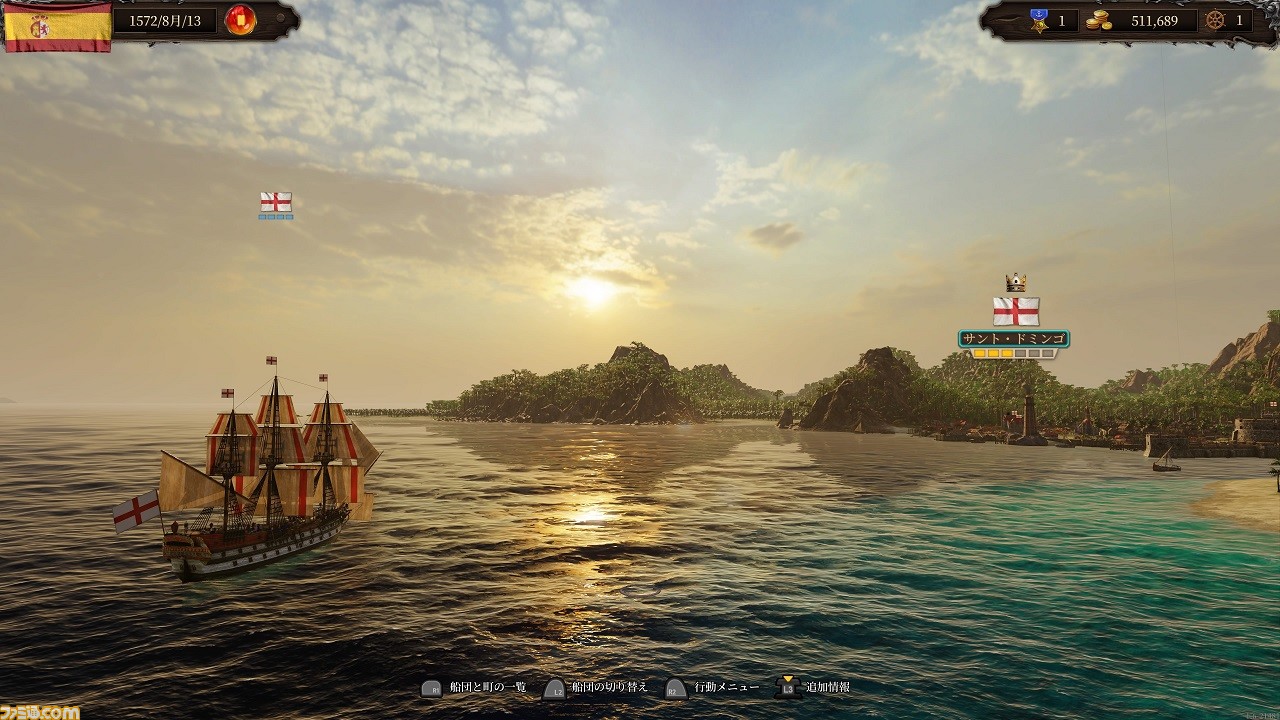Select the サント・ドミンゴ town label
The height and width of the screenshot is (720, 1280).
pos(1014,339)
